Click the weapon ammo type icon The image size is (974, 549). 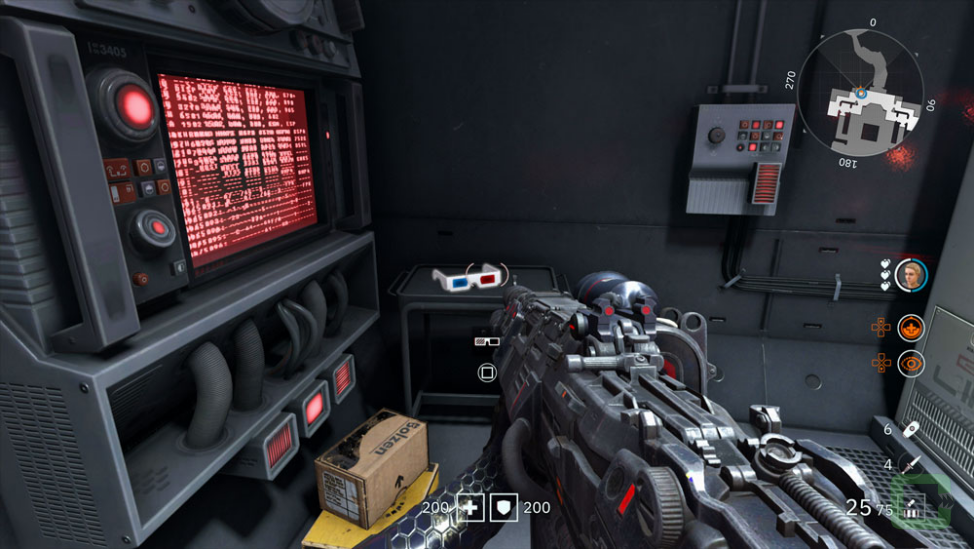pos(912,509)
